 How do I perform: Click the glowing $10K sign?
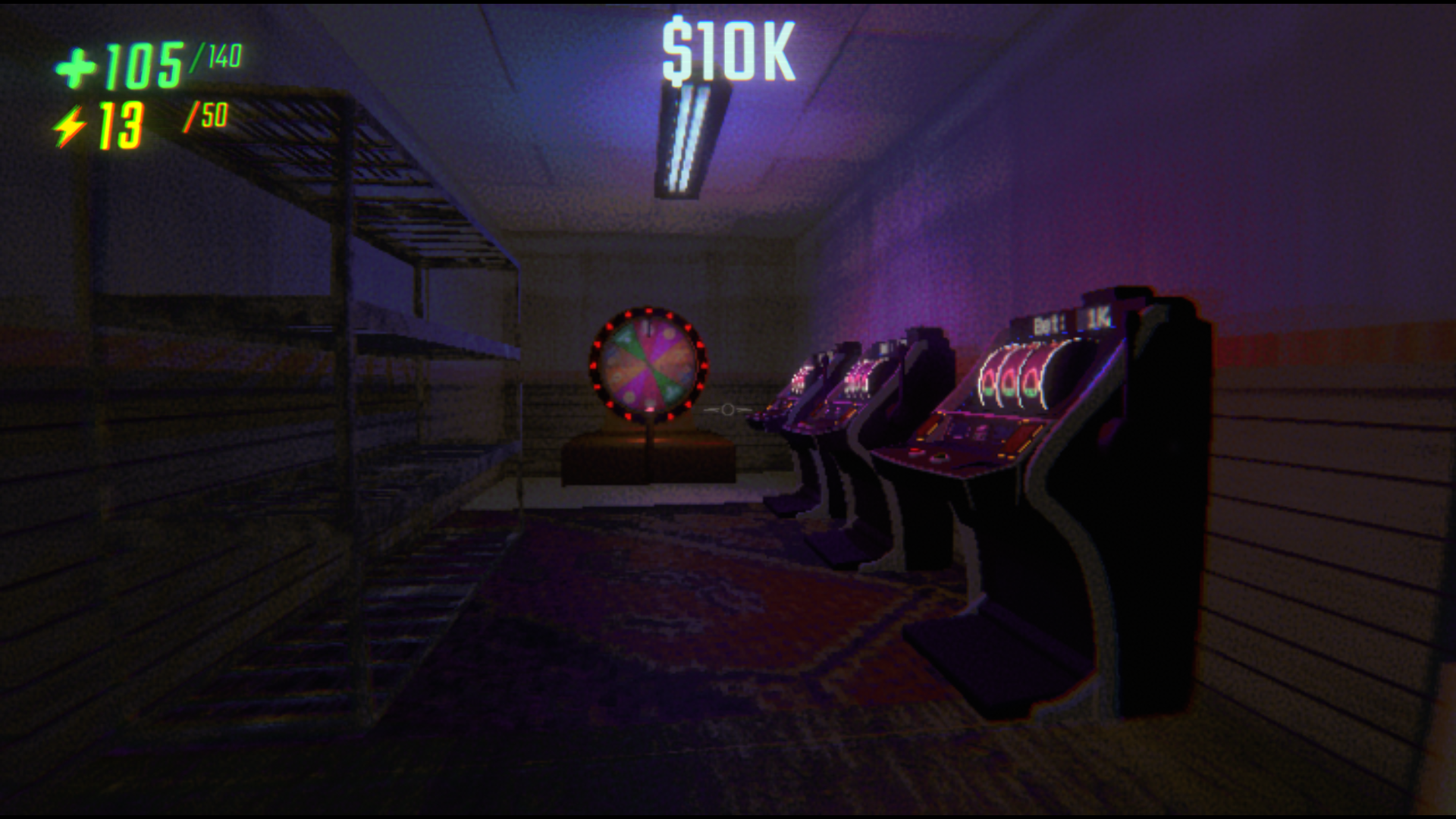pos(730,47)
